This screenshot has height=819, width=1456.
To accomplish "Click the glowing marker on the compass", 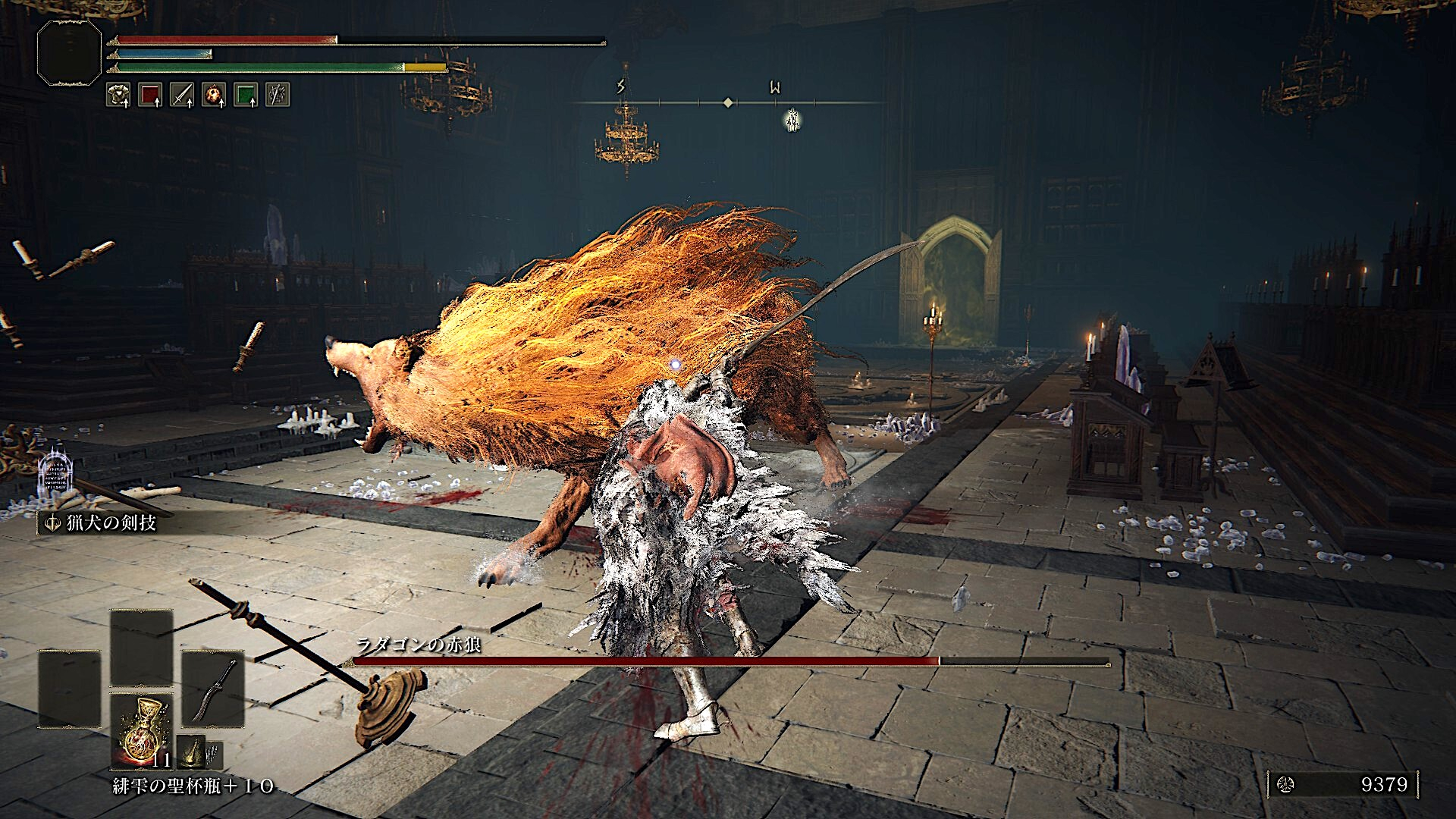I will coord(792,119).
